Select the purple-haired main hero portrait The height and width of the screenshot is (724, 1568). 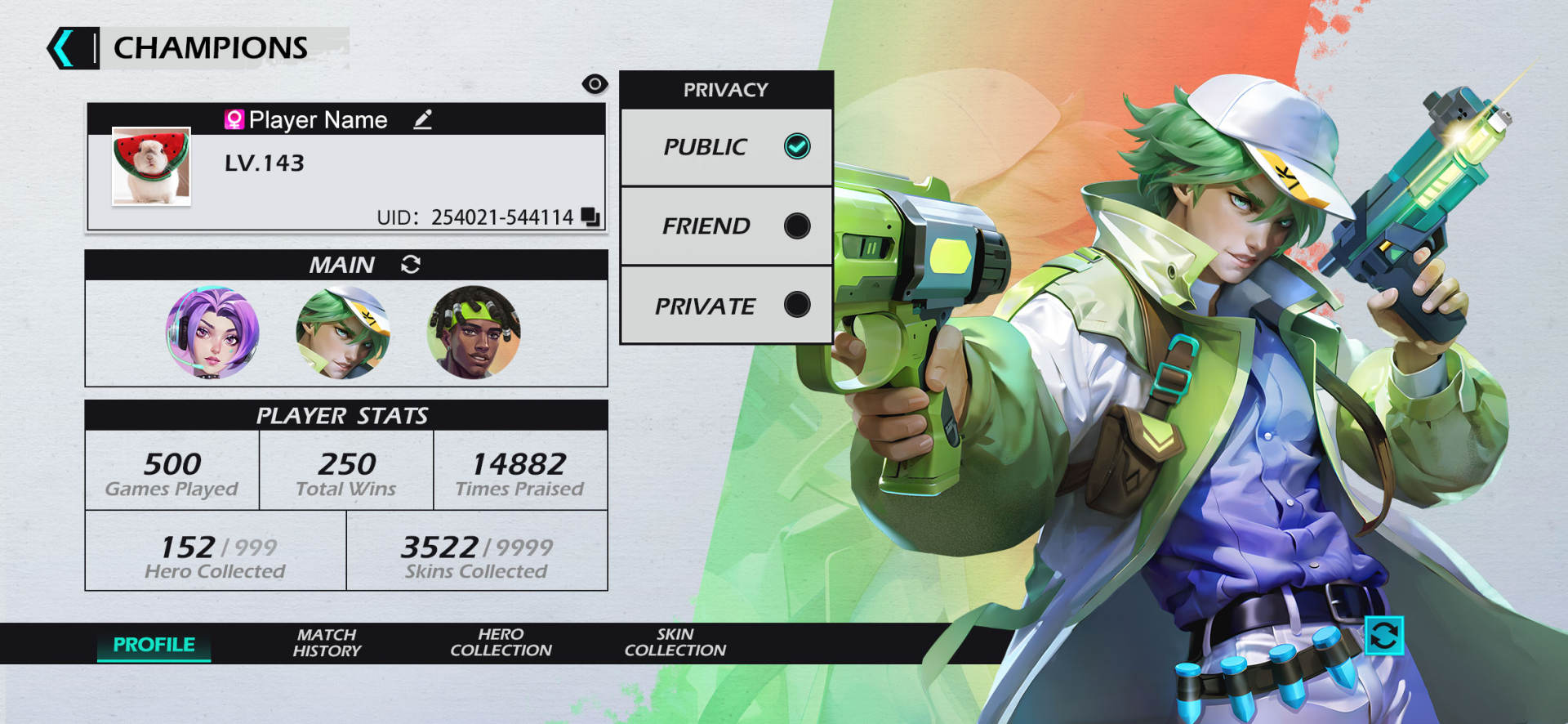click(212, 333)
